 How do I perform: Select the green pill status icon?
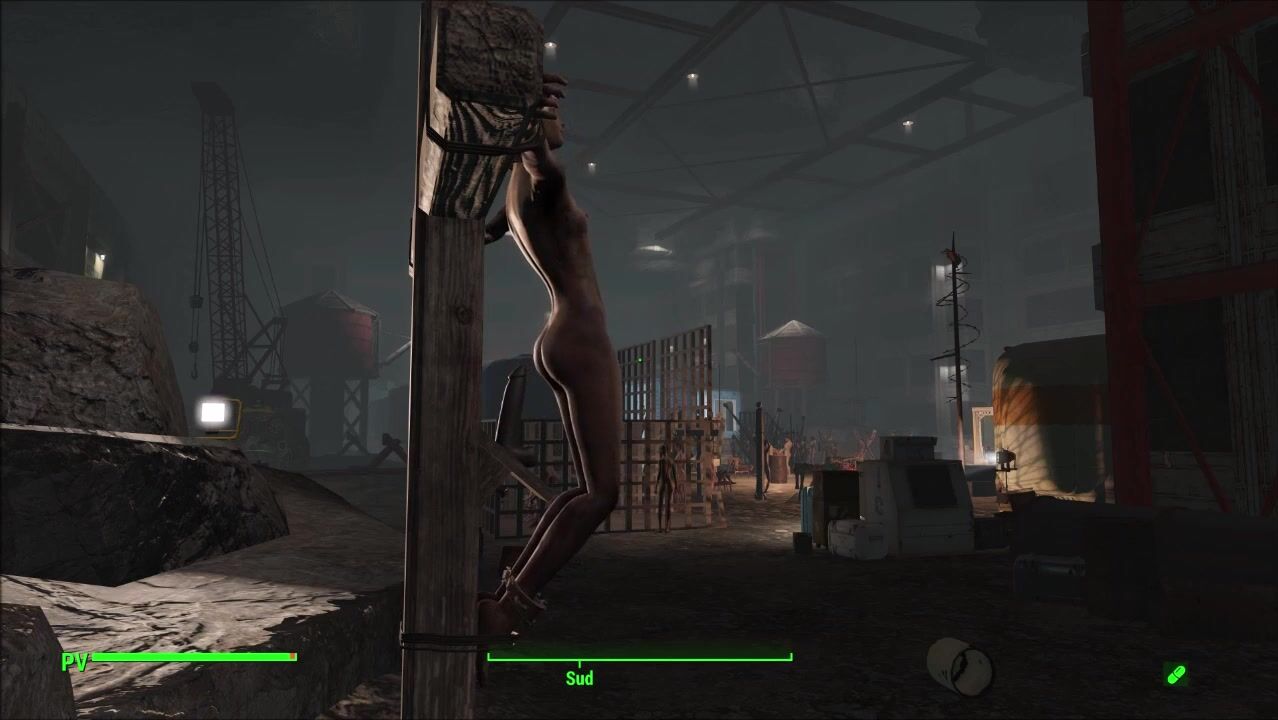tap(1176, 674)
